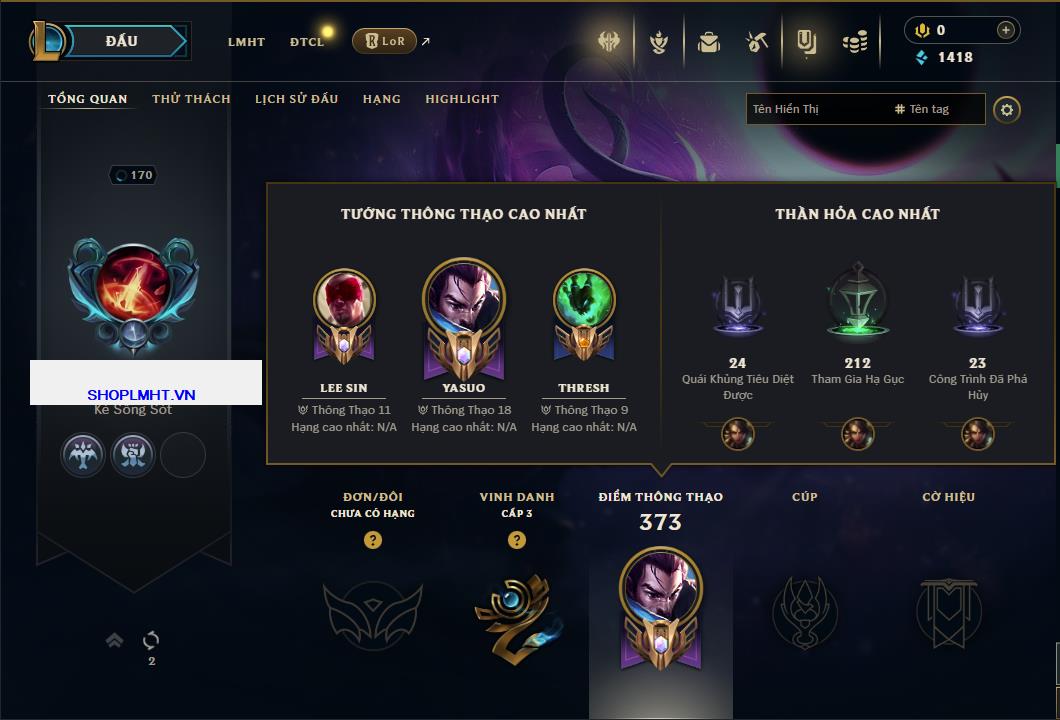1060x720 pixels.
Task: Select the Hạng tab
Action: (381, 99)
